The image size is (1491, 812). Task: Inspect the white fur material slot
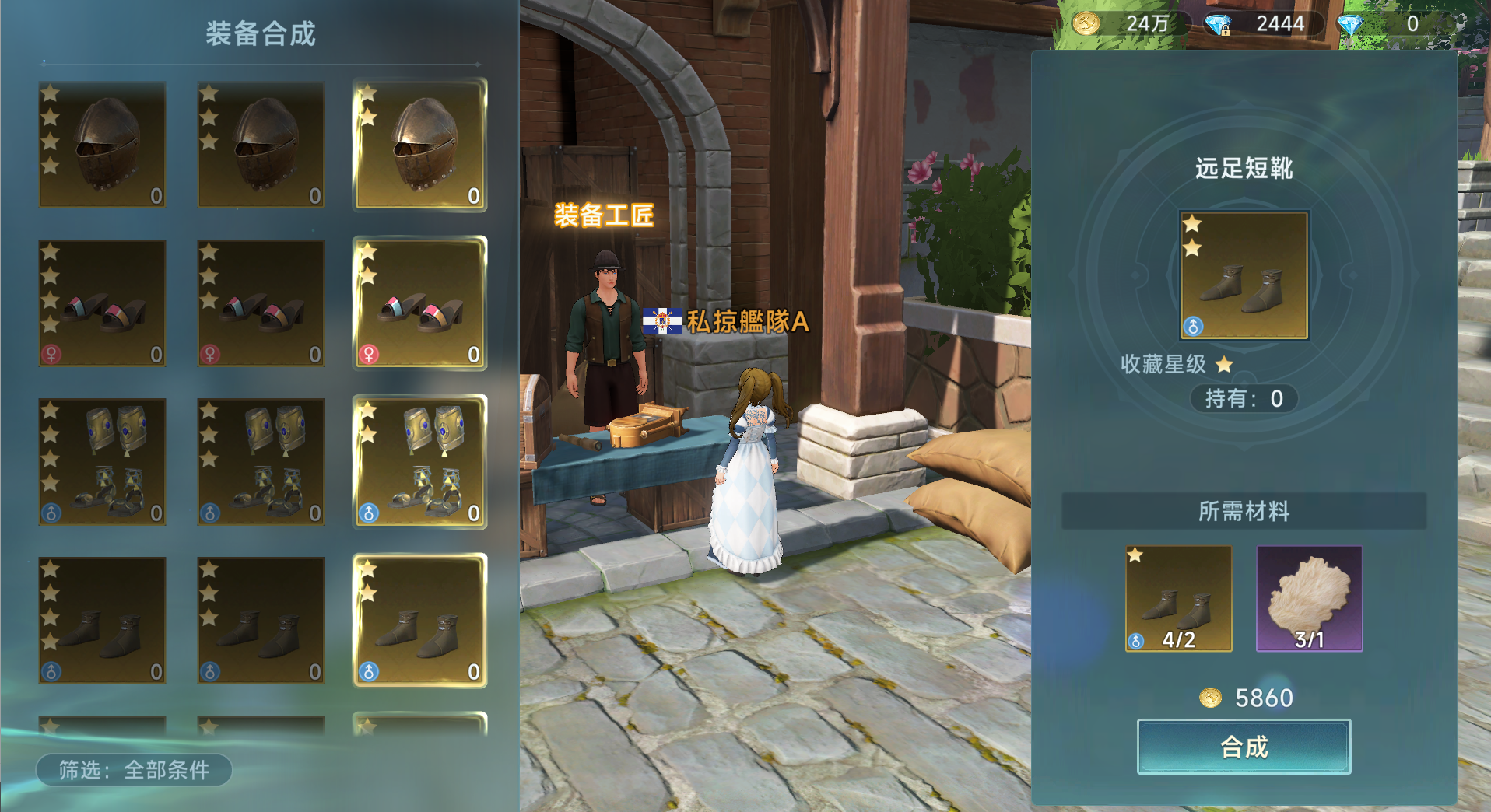coord(1310,599)
